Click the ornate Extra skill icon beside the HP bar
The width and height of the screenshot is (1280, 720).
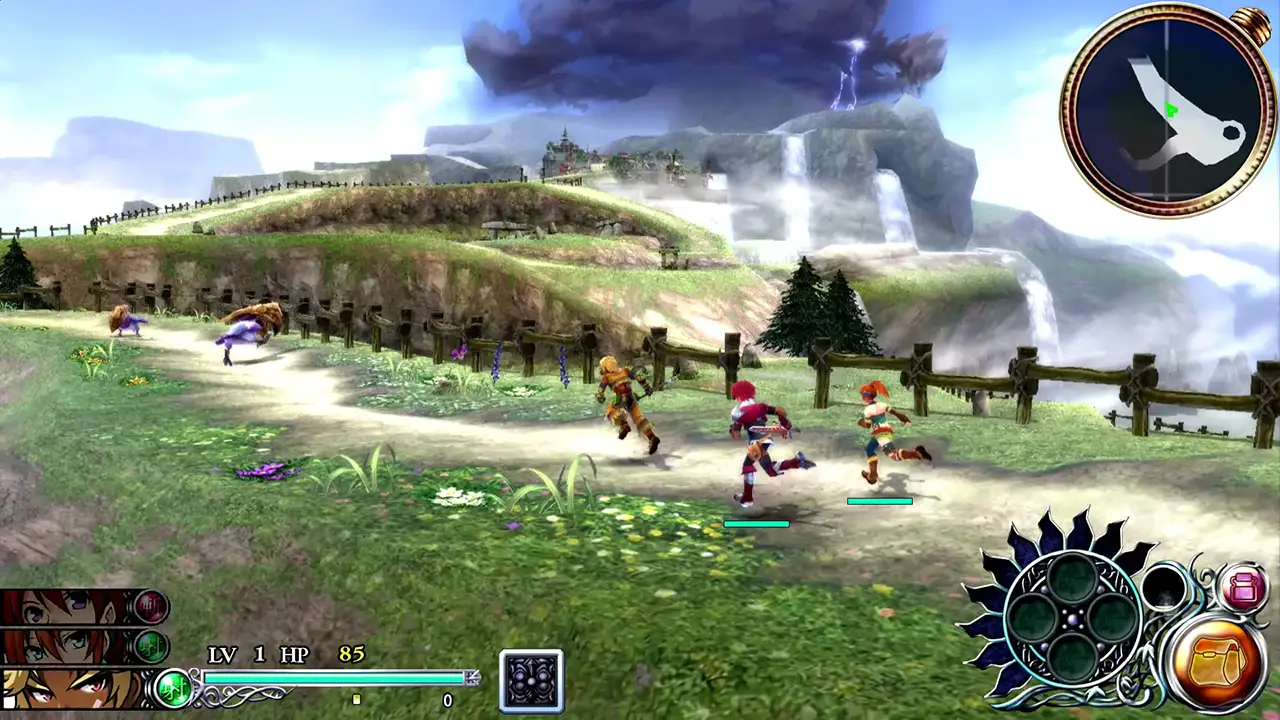(x=529, y=681)
